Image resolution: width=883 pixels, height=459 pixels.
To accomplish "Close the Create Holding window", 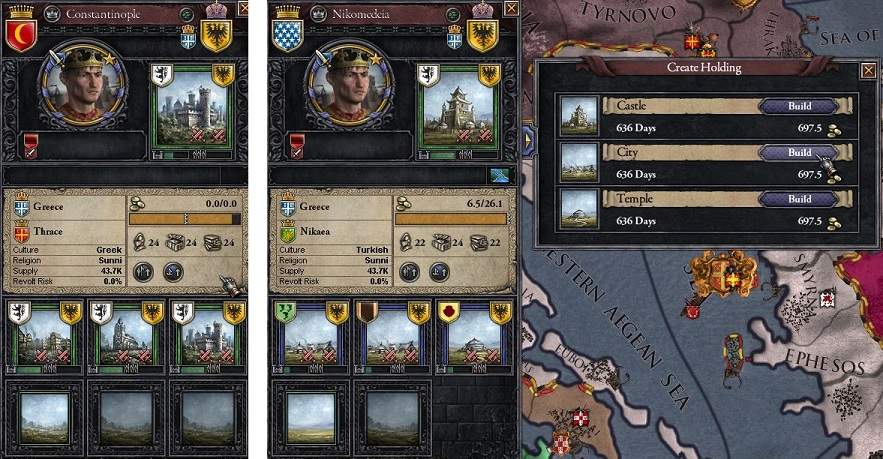I will pyautogui.click(x=867, y=69).
